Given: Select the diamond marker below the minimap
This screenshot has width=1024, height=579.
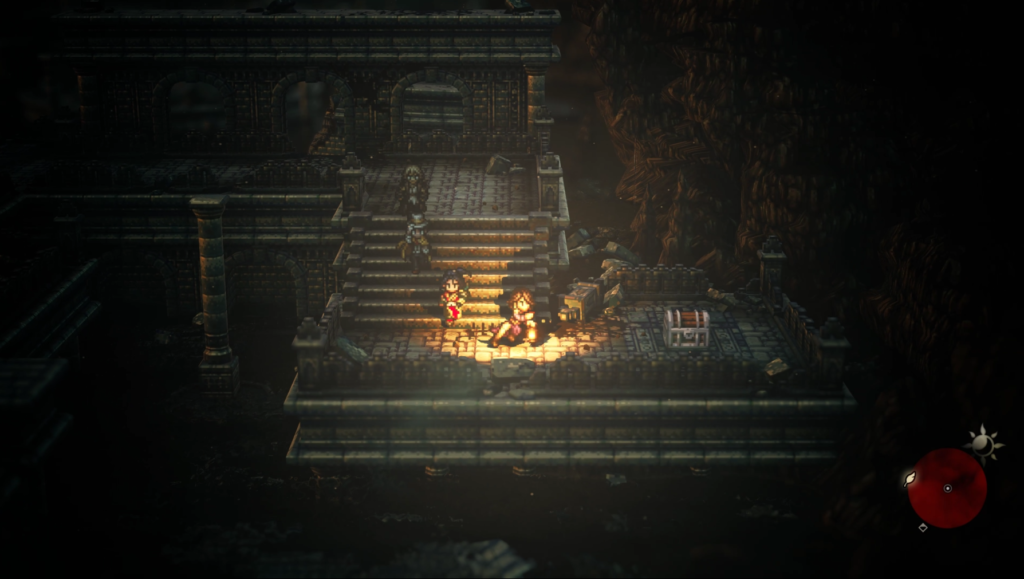Looking at the screenshot, I should coord(922,527).
